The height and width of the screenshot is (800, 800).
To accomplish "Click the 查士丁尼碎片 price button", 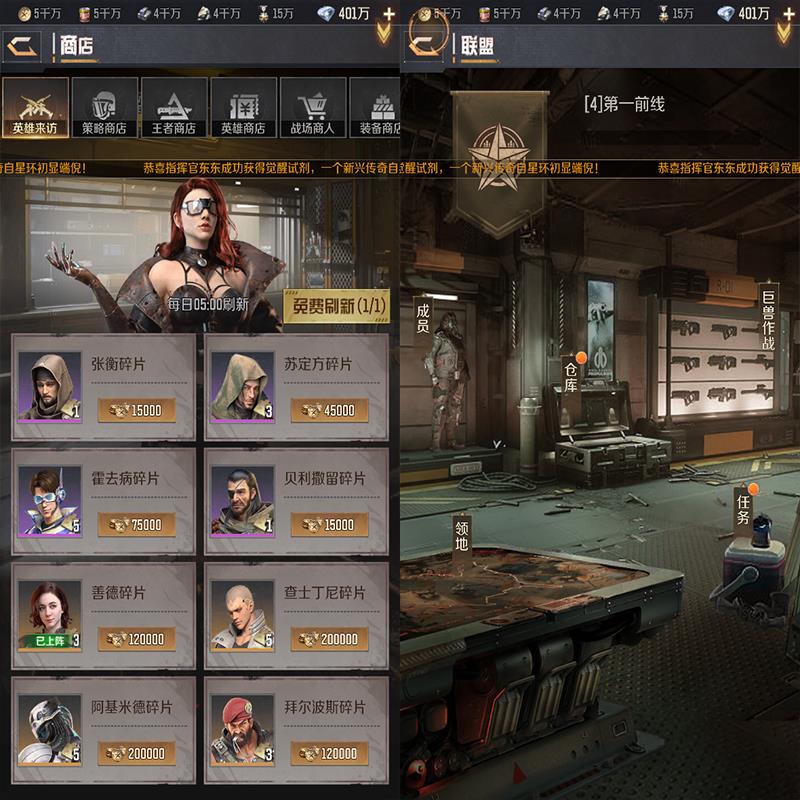I will pyautogui.click(x=329, y=638).
